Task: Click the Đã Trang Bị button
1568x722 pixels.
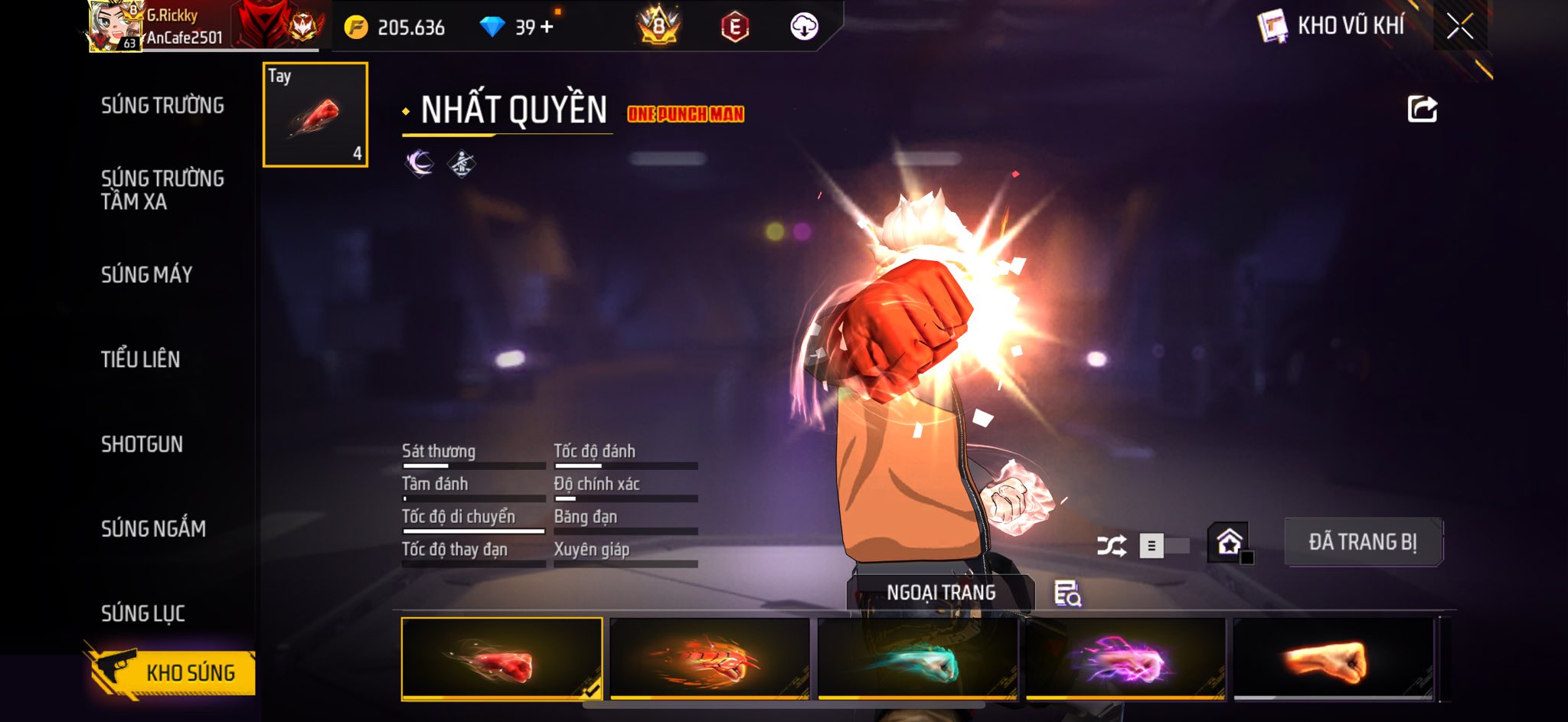Action: click(x=1363, y=542)
